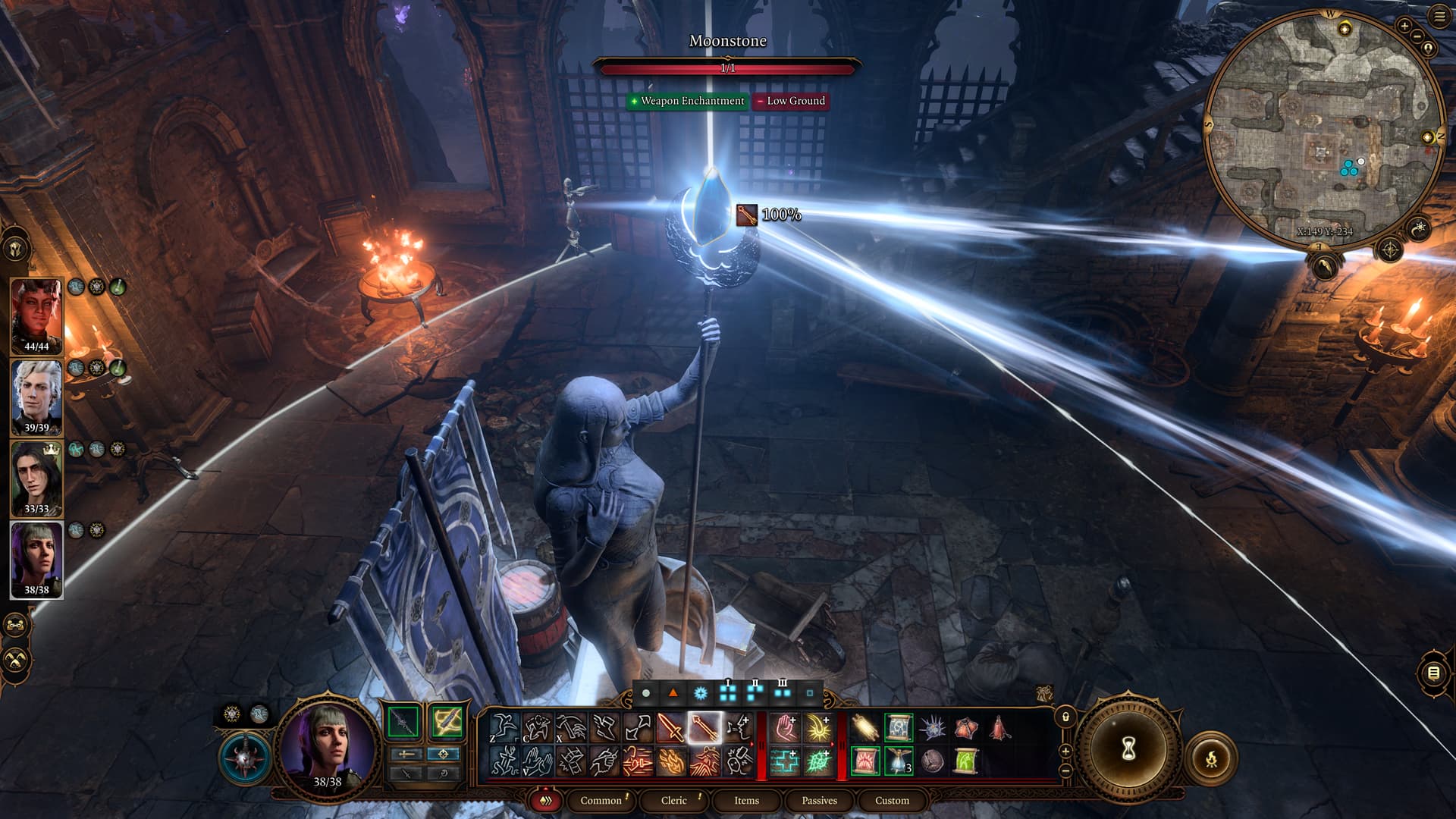The width and height of the screenshot is (1456, 819).
Task: Click the hourglass end turn button
Action: tap(1128, 750)
